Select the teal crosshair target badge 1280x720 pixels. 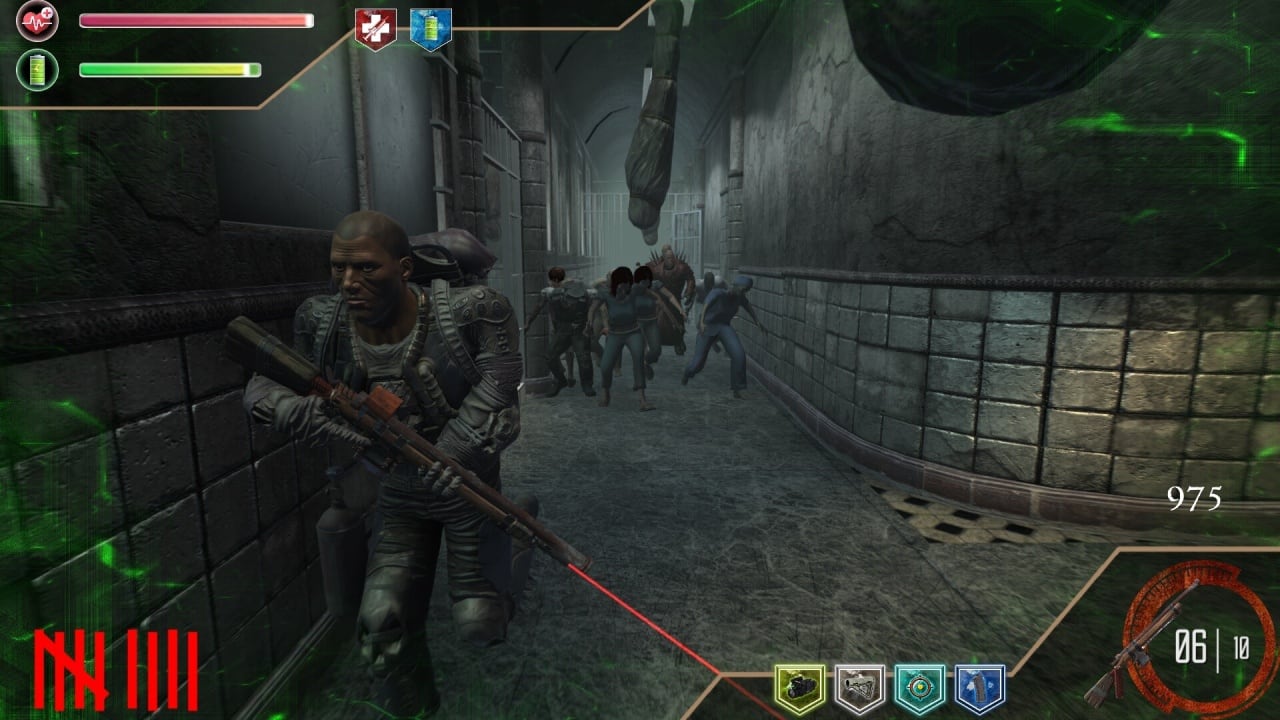920,688
